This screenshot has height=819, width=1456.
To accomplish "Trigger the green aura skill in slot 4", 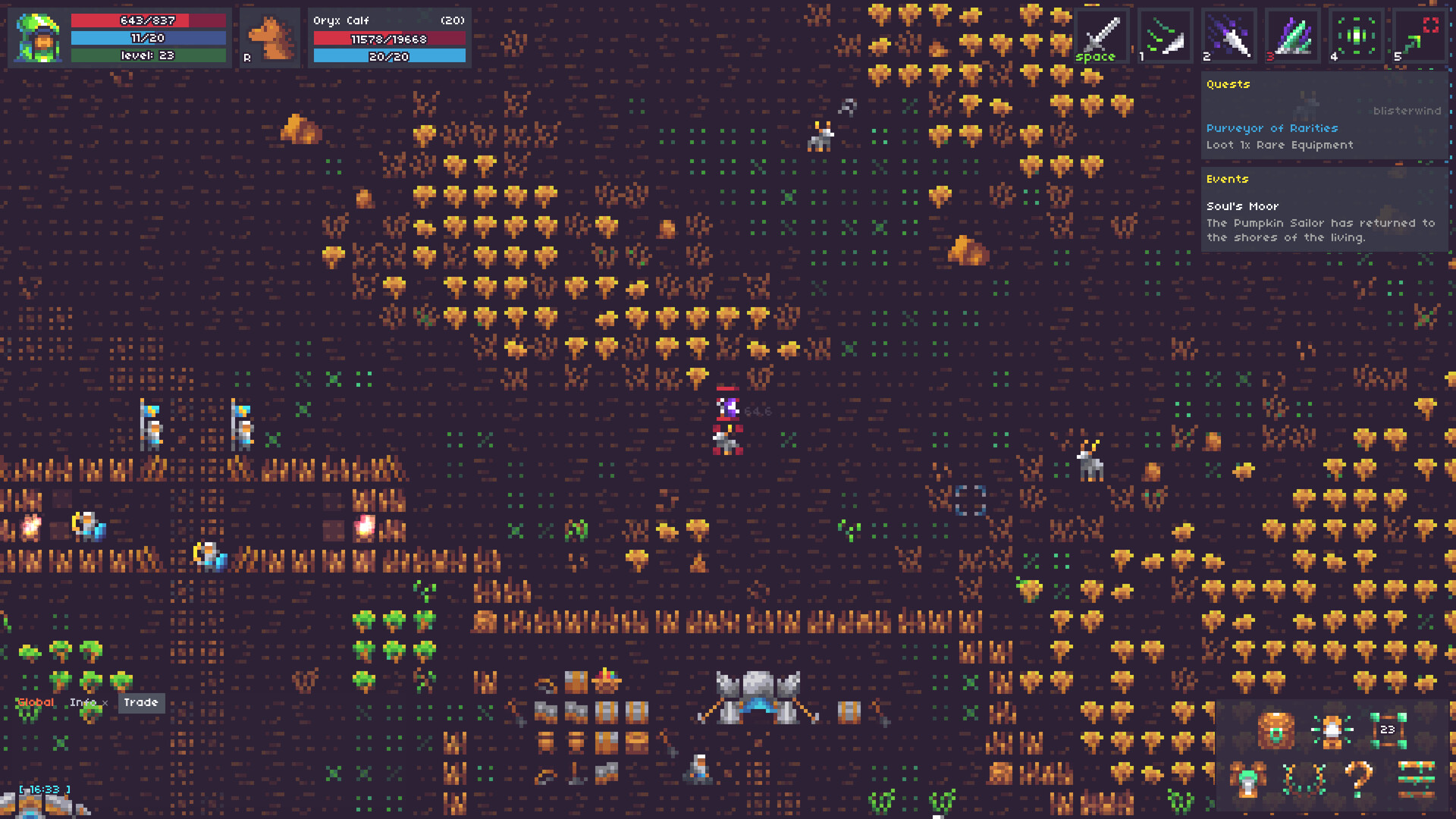I will pyautogui.click(x=1356, y=35).
